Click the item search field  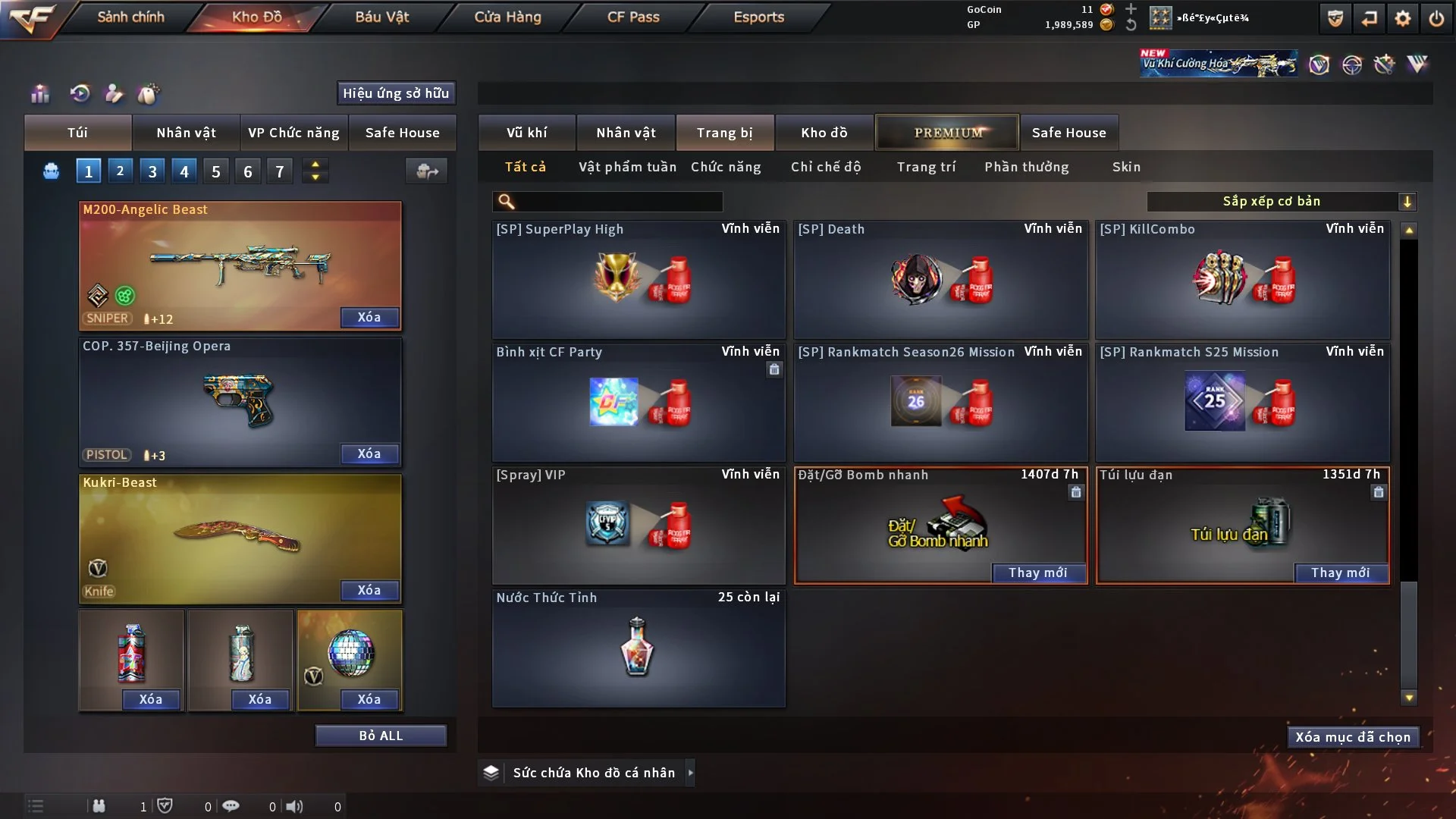tap(618, 201)
